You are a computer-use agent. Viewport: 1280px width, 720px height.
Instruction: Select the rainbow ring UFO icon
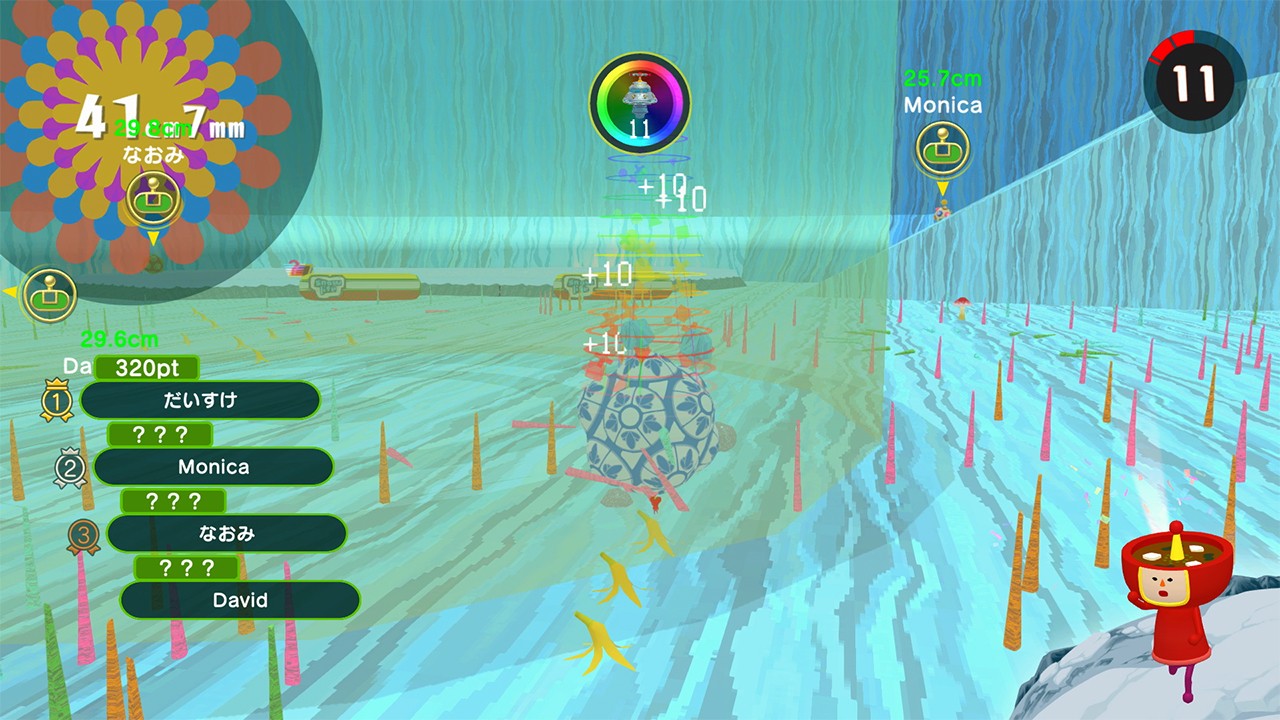(x=640, y=102)
